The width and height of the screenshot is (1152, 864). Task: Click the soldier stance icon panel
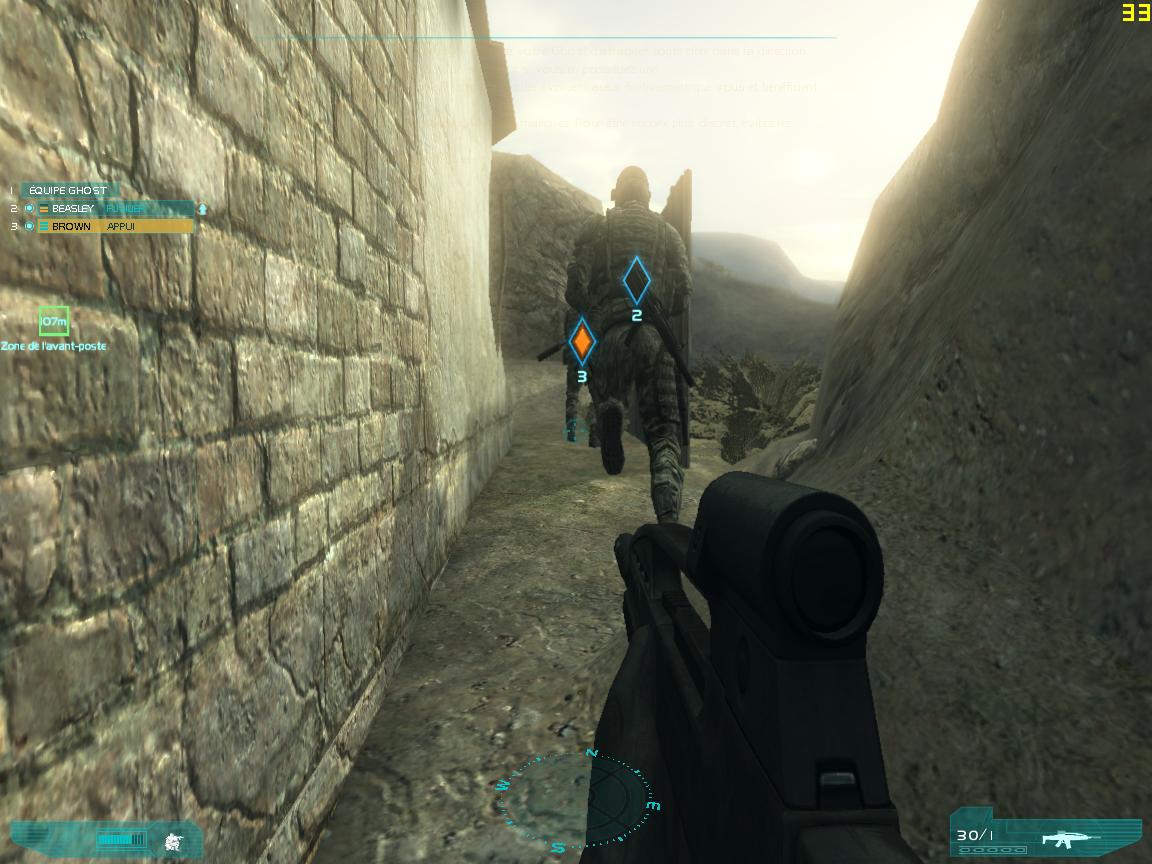172,841
